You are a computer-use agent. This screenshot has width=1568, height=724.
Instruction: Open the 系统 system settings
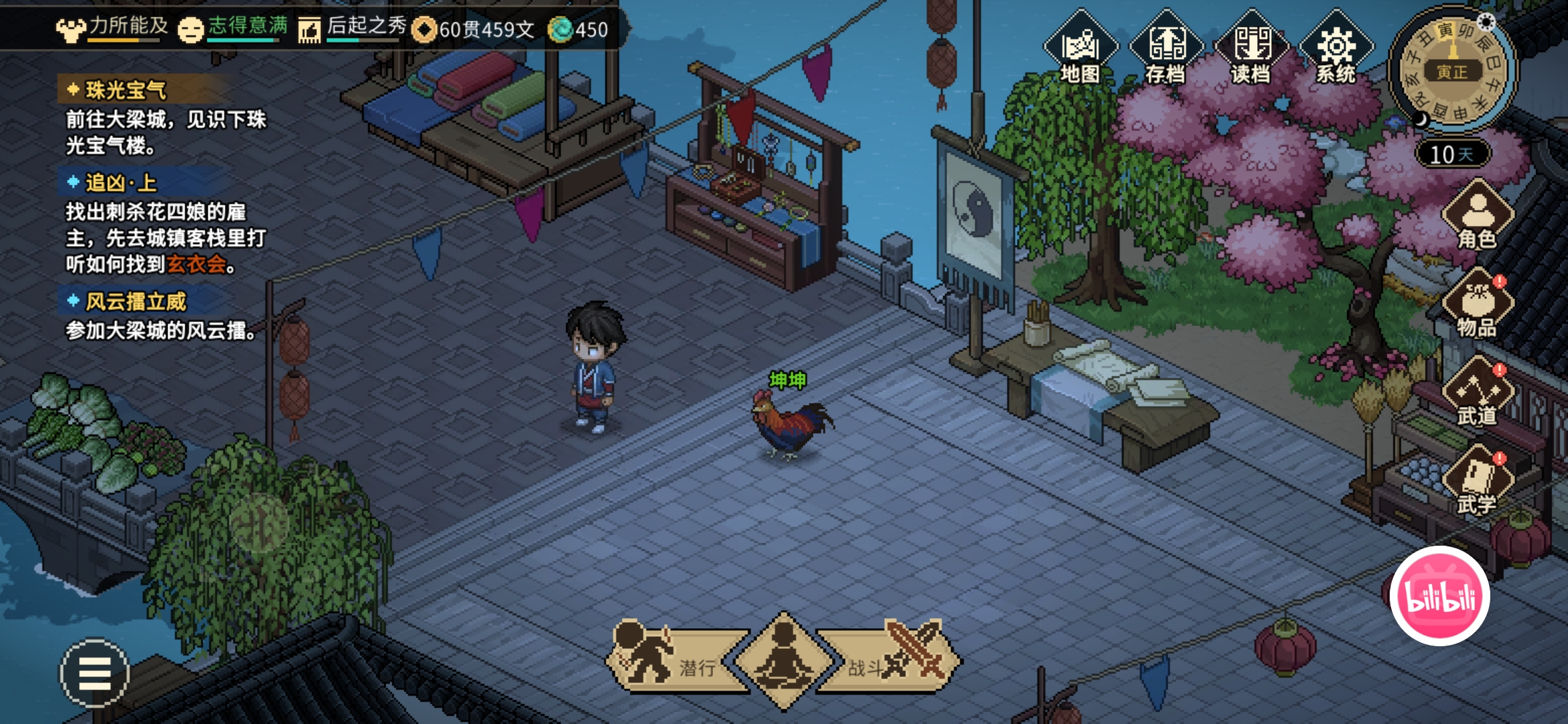(x=1336, y=48)
